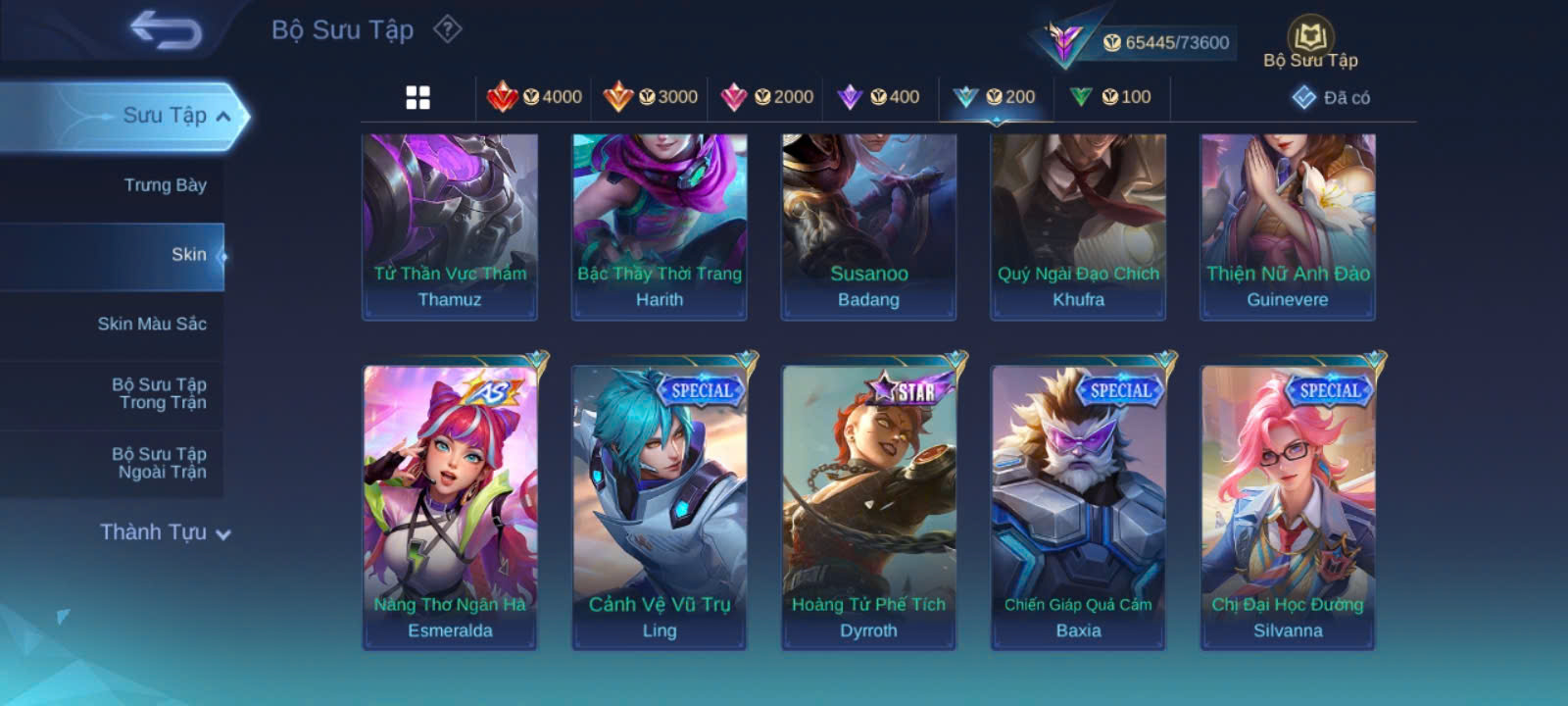This screenshot has height=706, width=1568.
Task: Expand the Thành Tựu section
Action: pyautogui.click(x=165, y=532)
